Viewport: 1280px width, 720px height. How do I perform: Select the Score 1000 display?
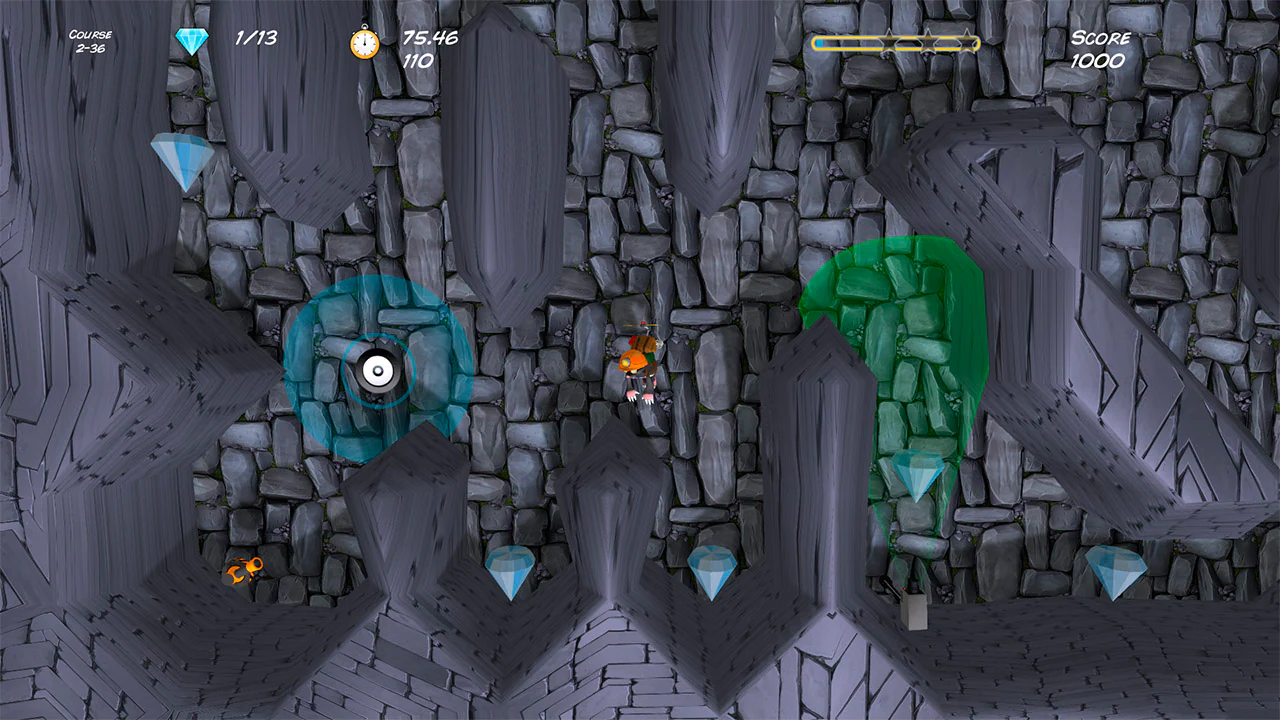pyautogui.click(x=1098, y=48)
